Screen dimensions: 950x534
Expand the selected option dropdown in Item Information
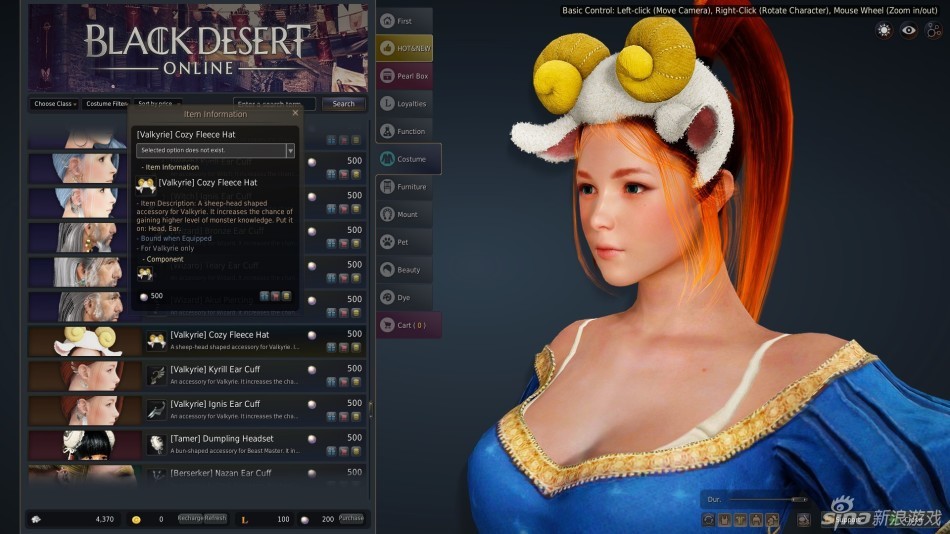tap(290, 151)
